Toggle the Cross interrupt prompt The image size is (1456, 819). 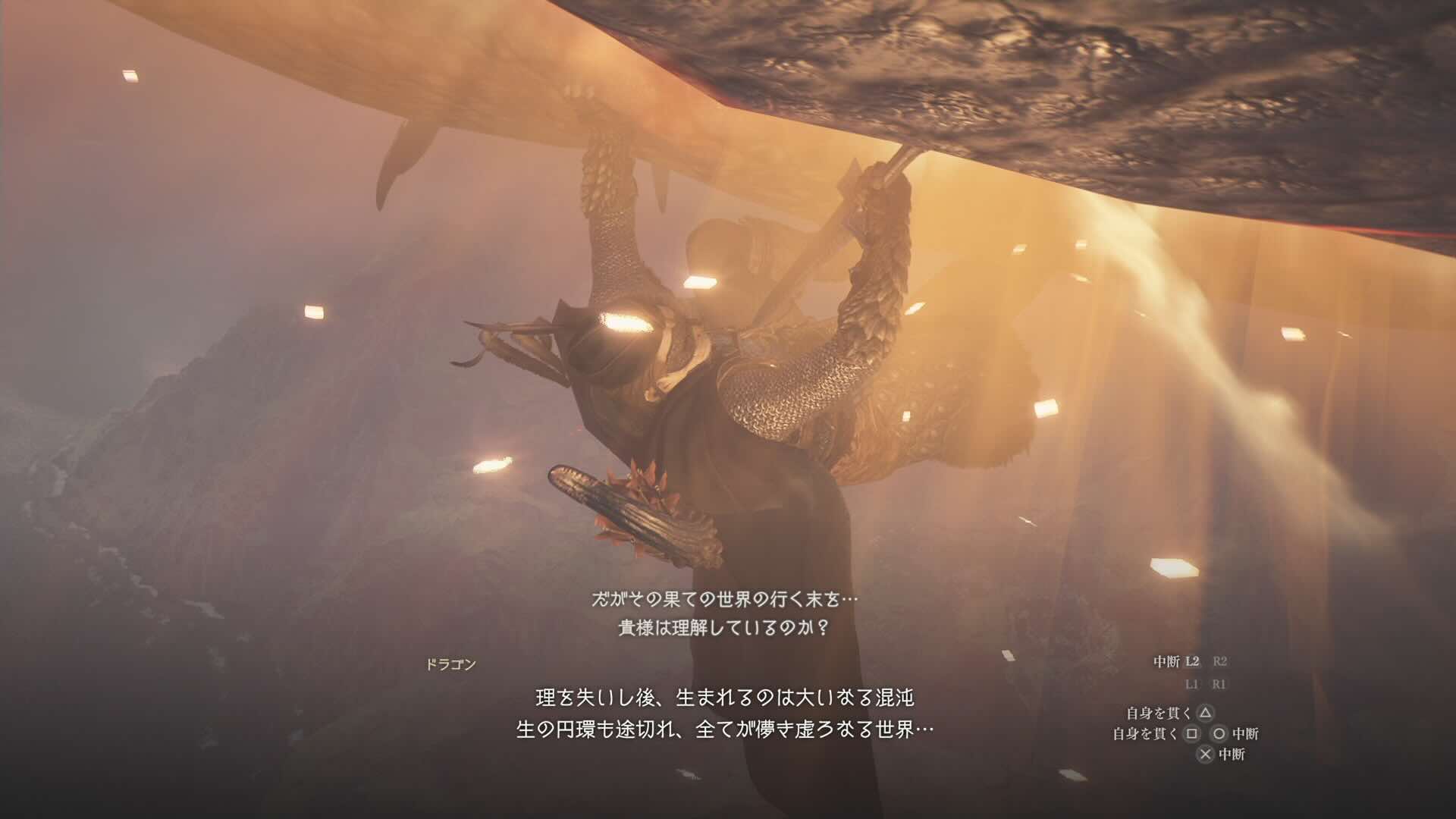pos(1207,753)
